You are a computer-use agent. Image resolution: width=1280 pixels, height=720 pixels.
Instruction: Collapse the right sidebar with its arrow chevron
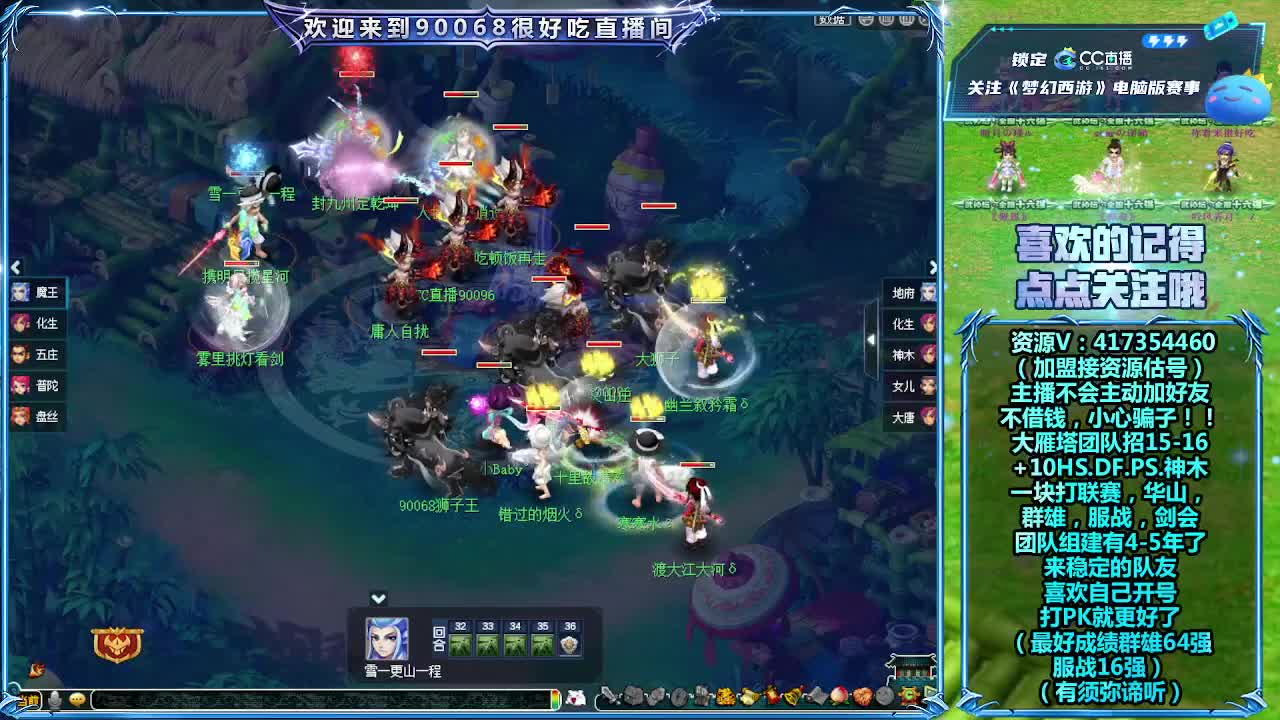pos(933,266)
